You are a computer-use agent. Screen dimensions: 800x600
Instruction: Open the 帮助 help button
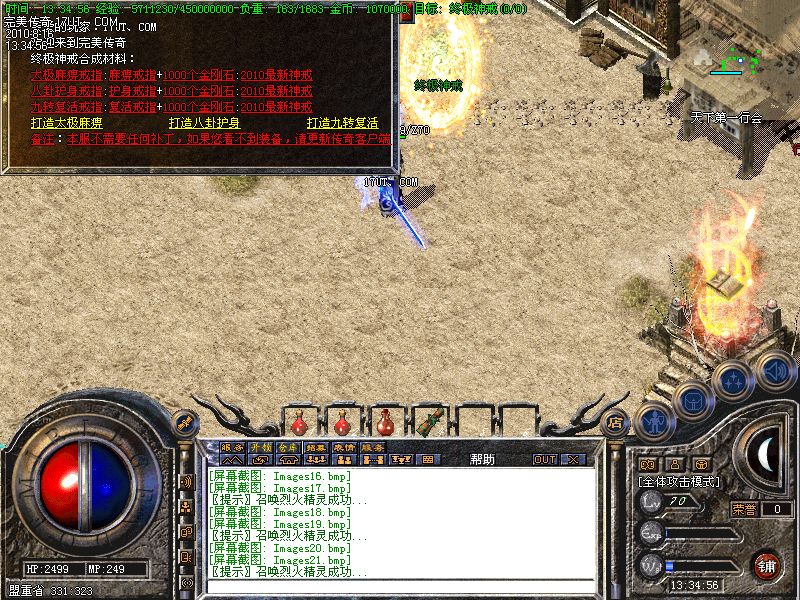pos(482,459)
